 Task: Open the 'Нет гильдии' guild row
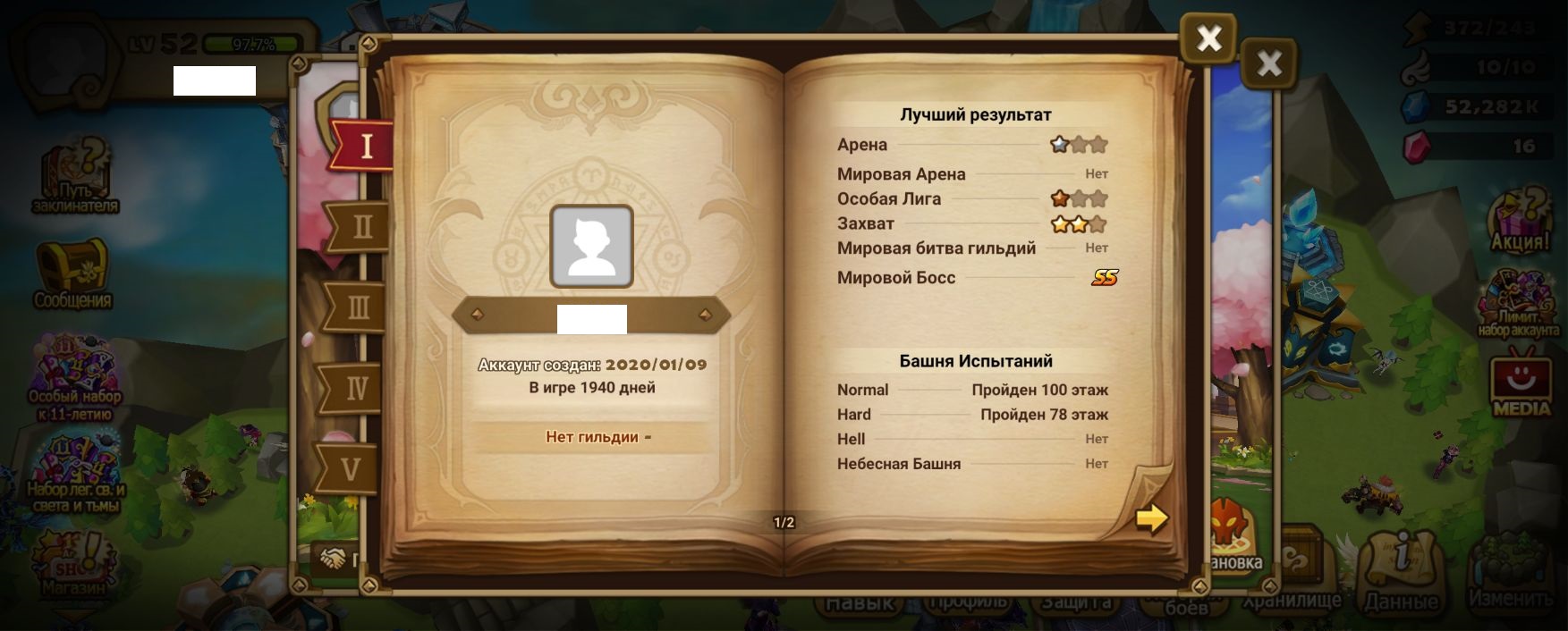click(x=592, y=437)
